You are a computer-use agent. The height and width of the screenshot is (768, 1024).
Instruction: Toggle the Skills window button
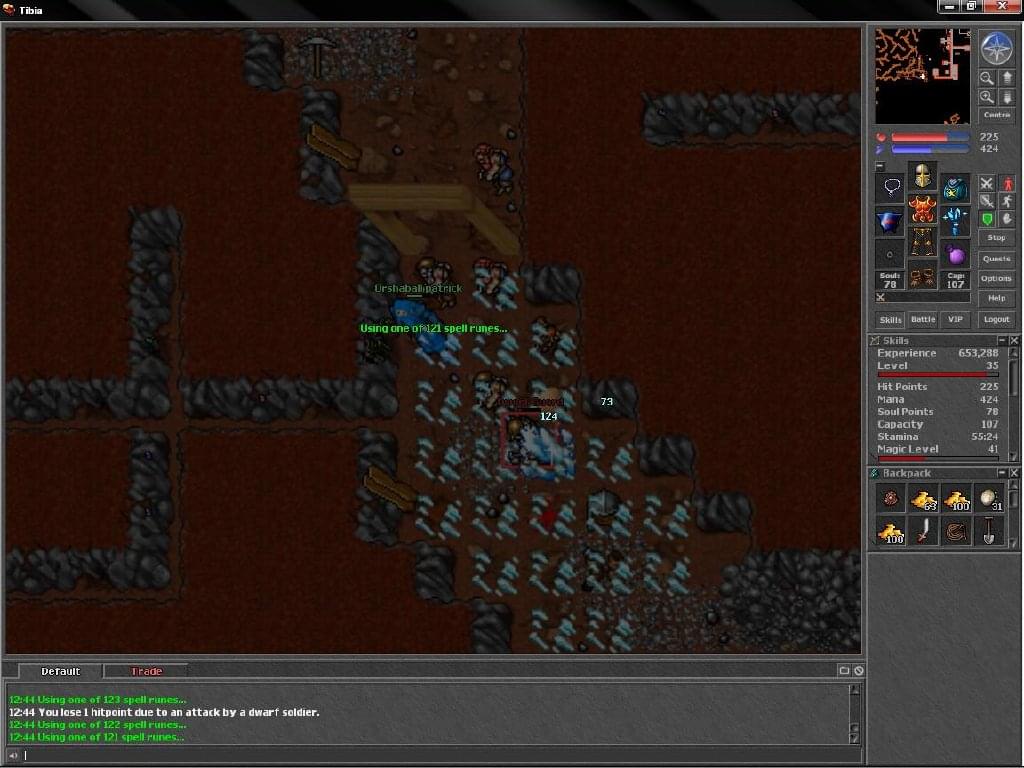tap(890, 320)
